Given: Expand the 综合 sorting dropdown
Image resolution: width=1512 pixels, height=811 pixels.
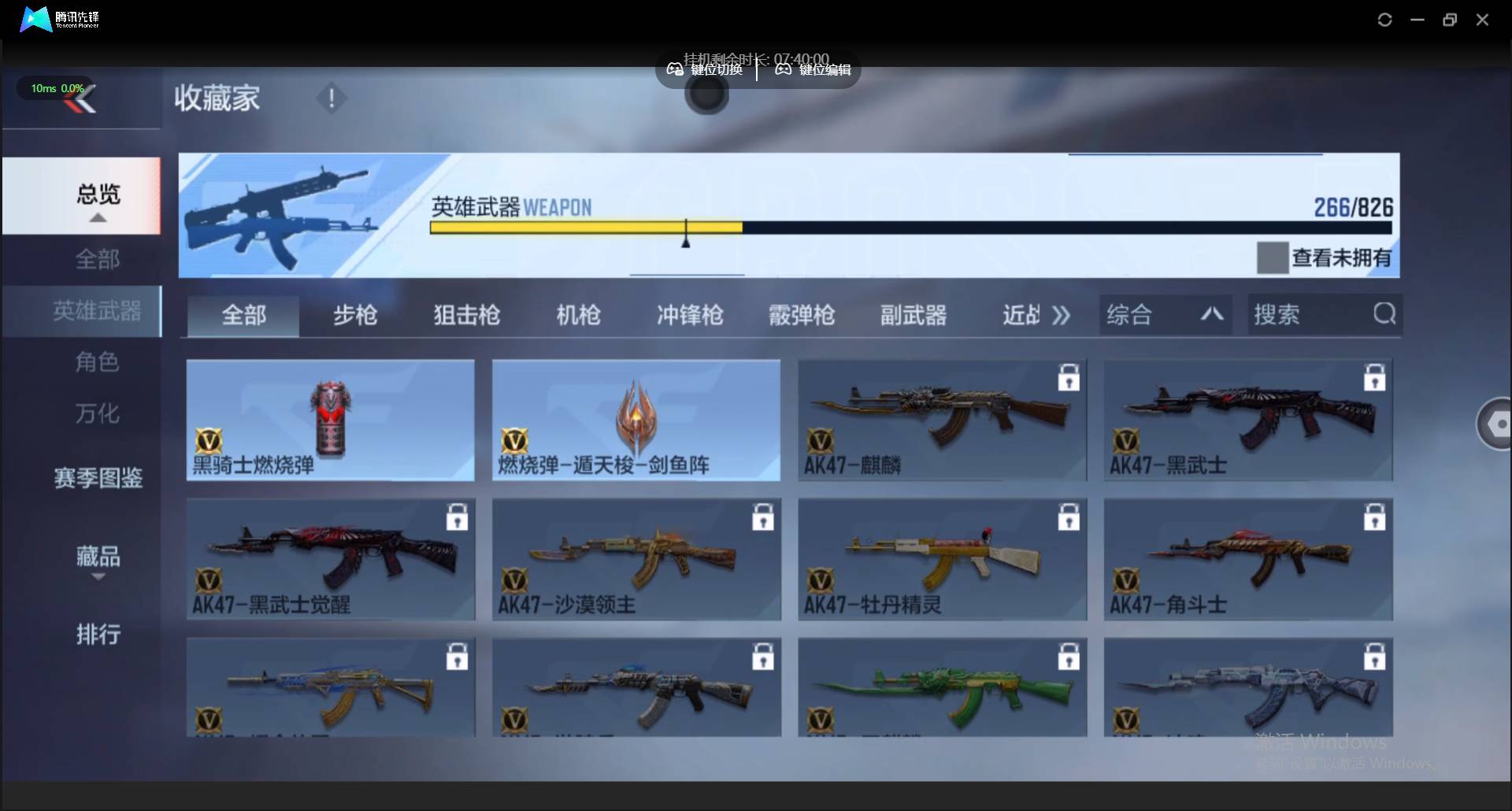Looking at the screenshot, I should pos(1165,314).
